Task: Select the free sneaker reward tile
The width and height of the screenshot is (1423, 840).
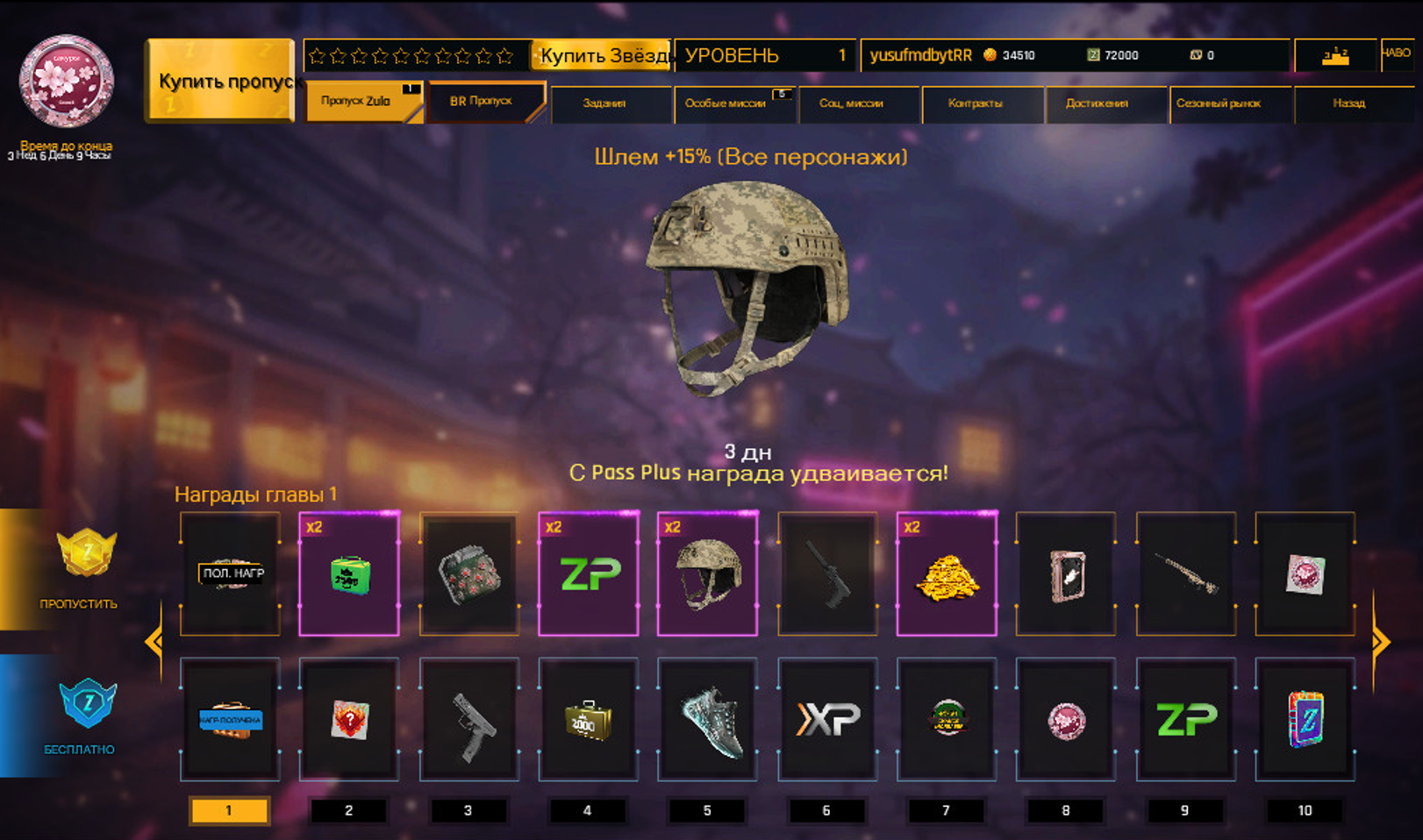Action: pyautogui.click(x=707, y=720)
